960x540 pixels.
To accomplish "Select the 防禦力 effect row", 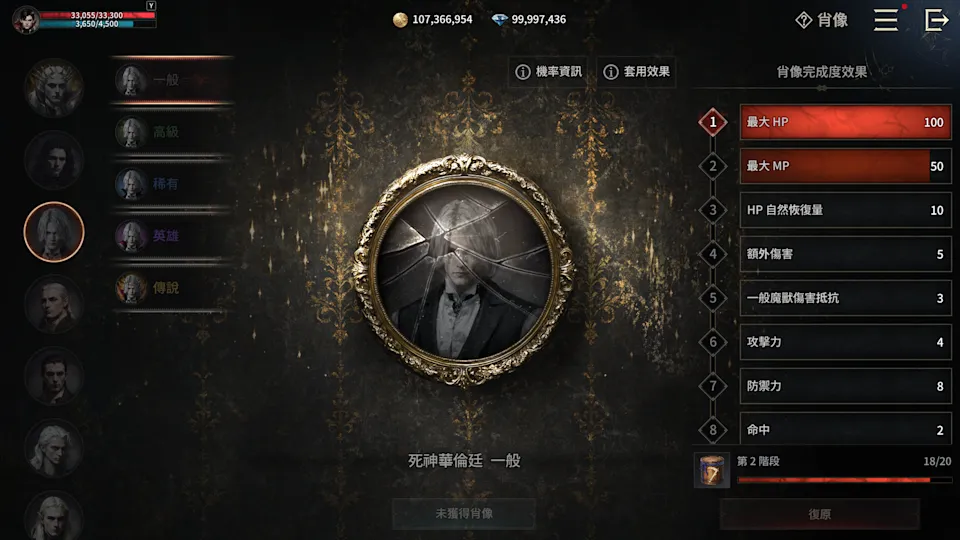I will (x=845, y=386).
